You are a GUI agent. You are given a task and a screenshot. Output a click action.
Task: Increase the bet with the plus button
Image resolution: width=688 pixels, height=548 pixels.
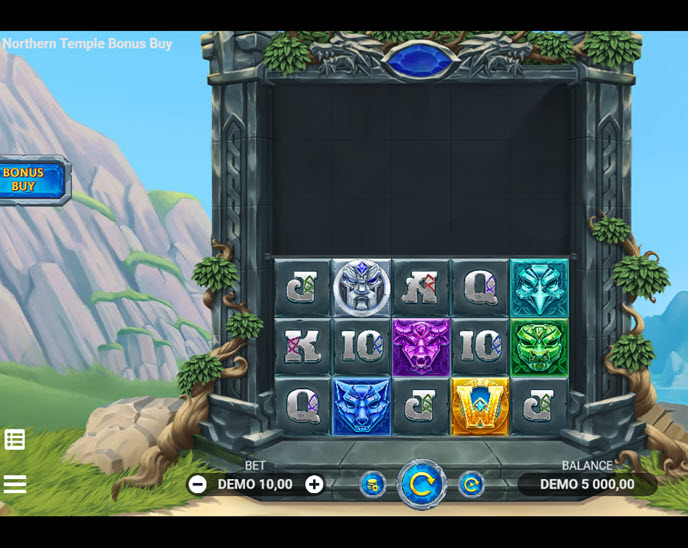(x=314, y=484)
